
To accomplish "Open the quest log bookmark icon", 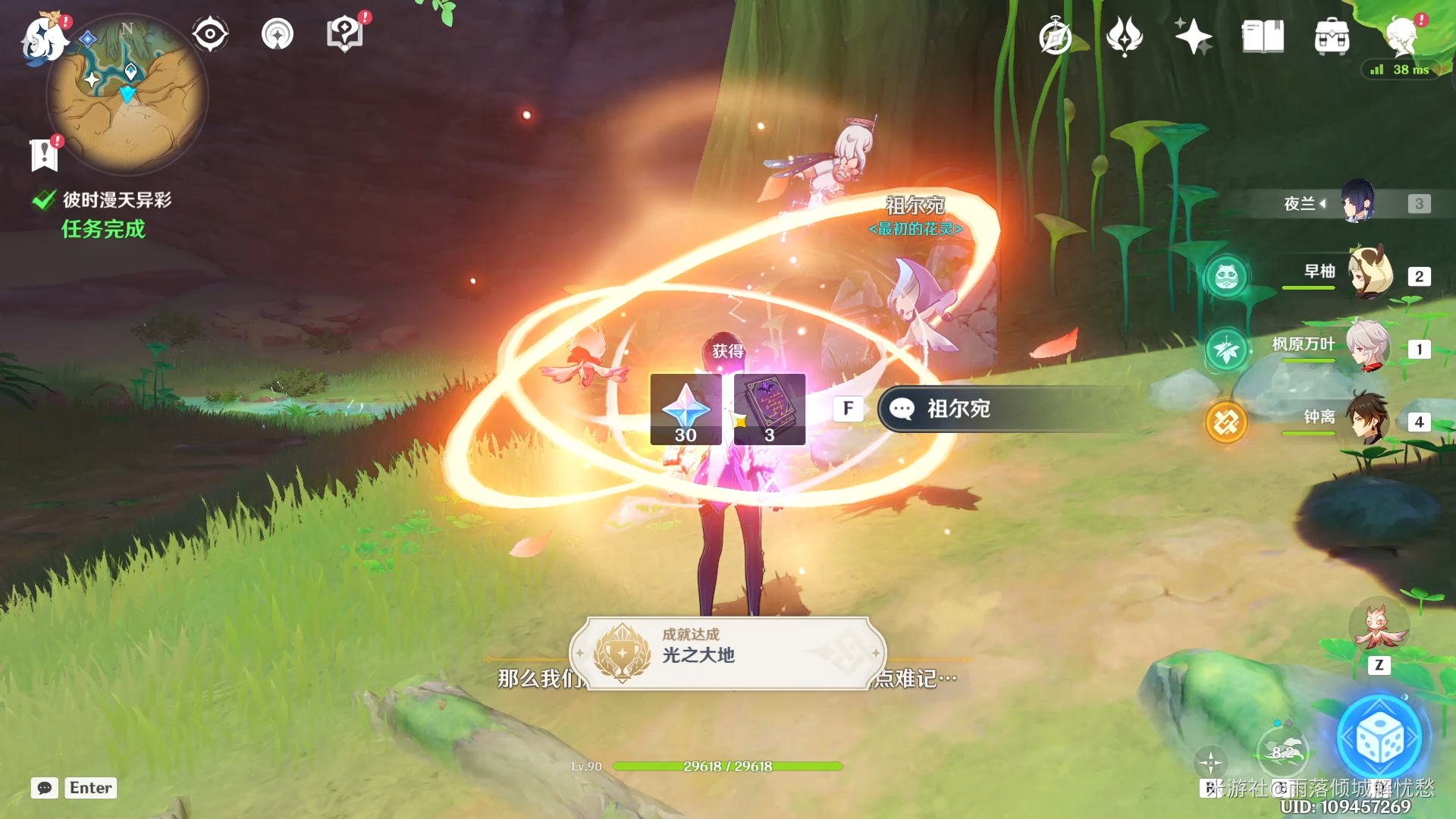I will (x=44, y=155).
